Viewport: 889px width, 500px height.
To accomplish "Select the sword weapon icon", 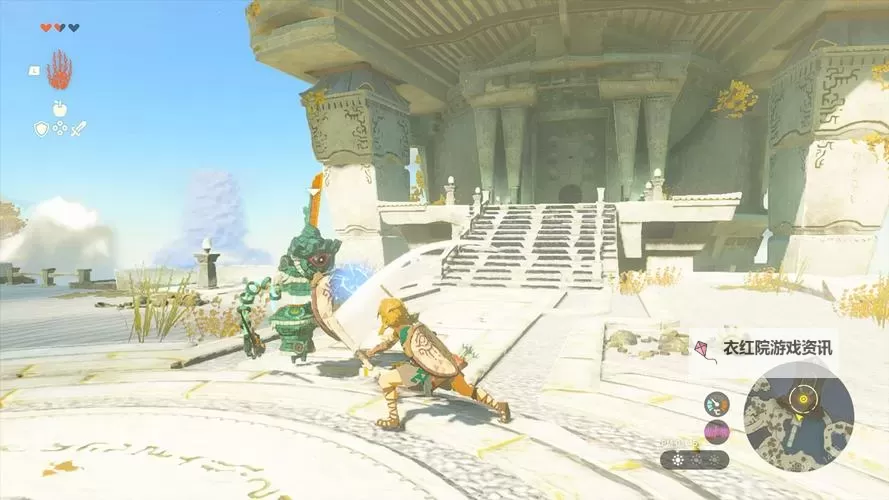I will point(78,128).
